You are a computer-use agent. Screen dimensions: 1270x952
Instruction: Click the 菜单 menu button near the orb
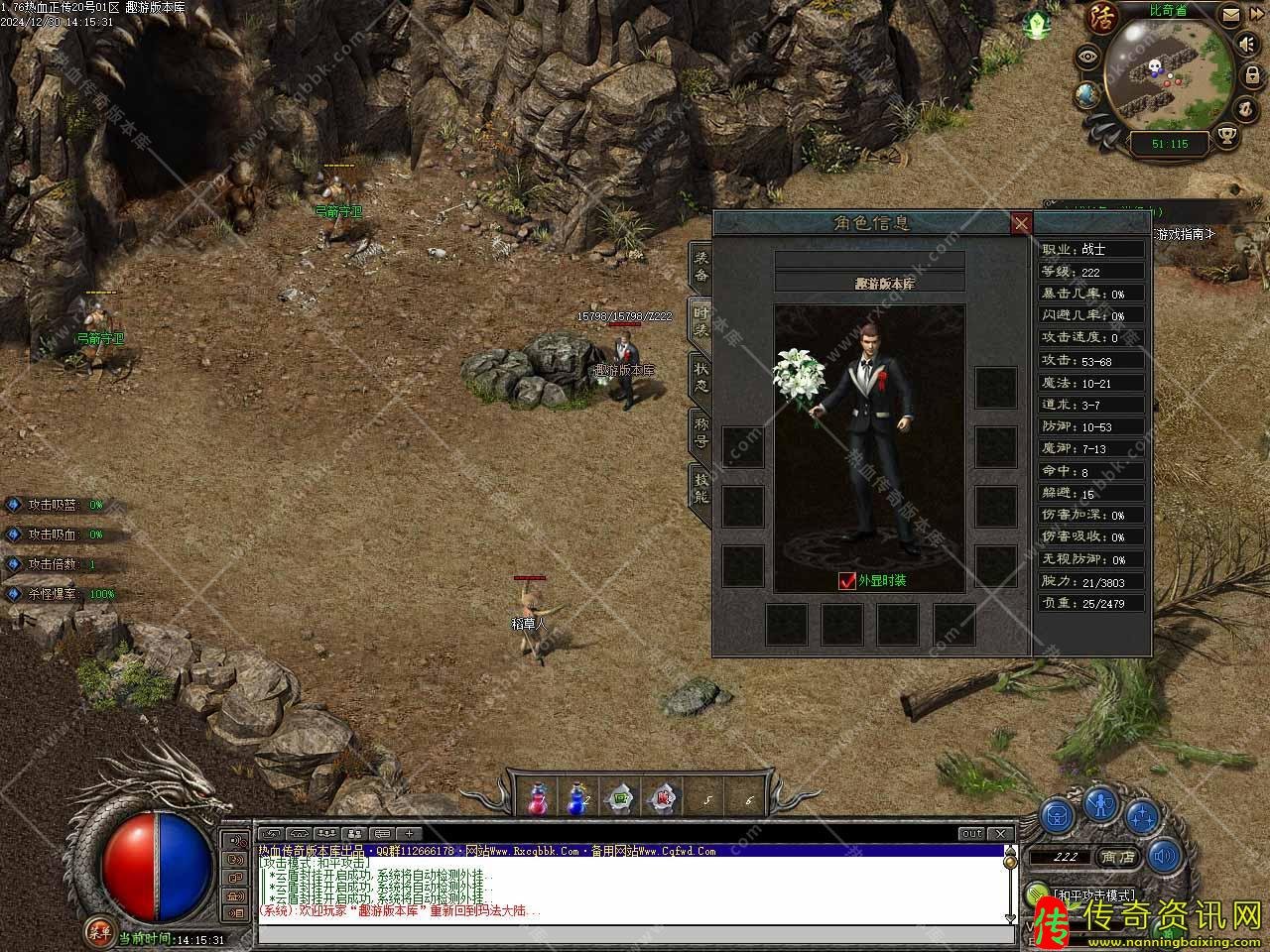coord(98,930)
